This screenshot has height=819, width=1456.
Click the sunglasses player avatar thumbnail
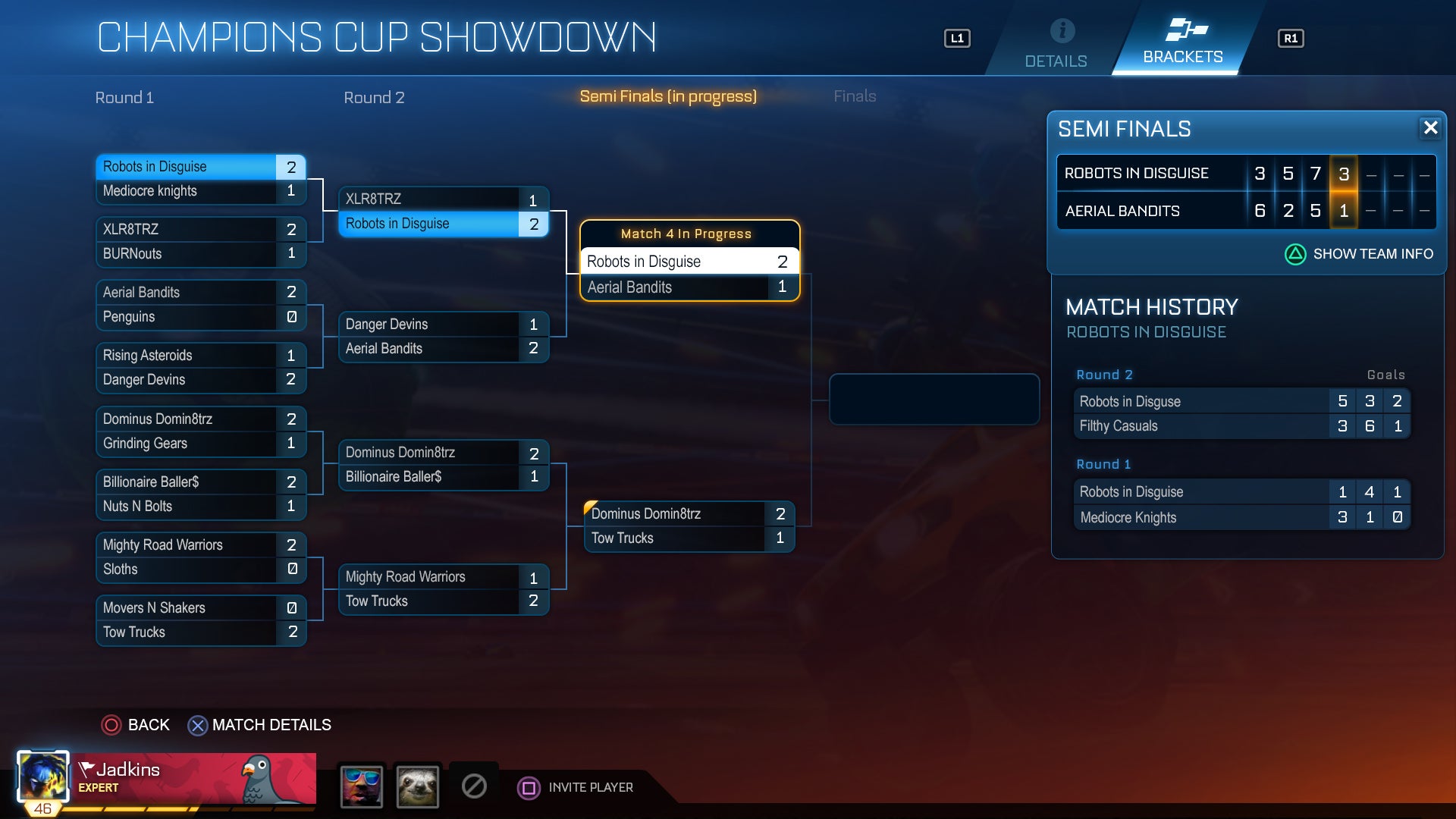pyautogui.click(x=362, y=787)
